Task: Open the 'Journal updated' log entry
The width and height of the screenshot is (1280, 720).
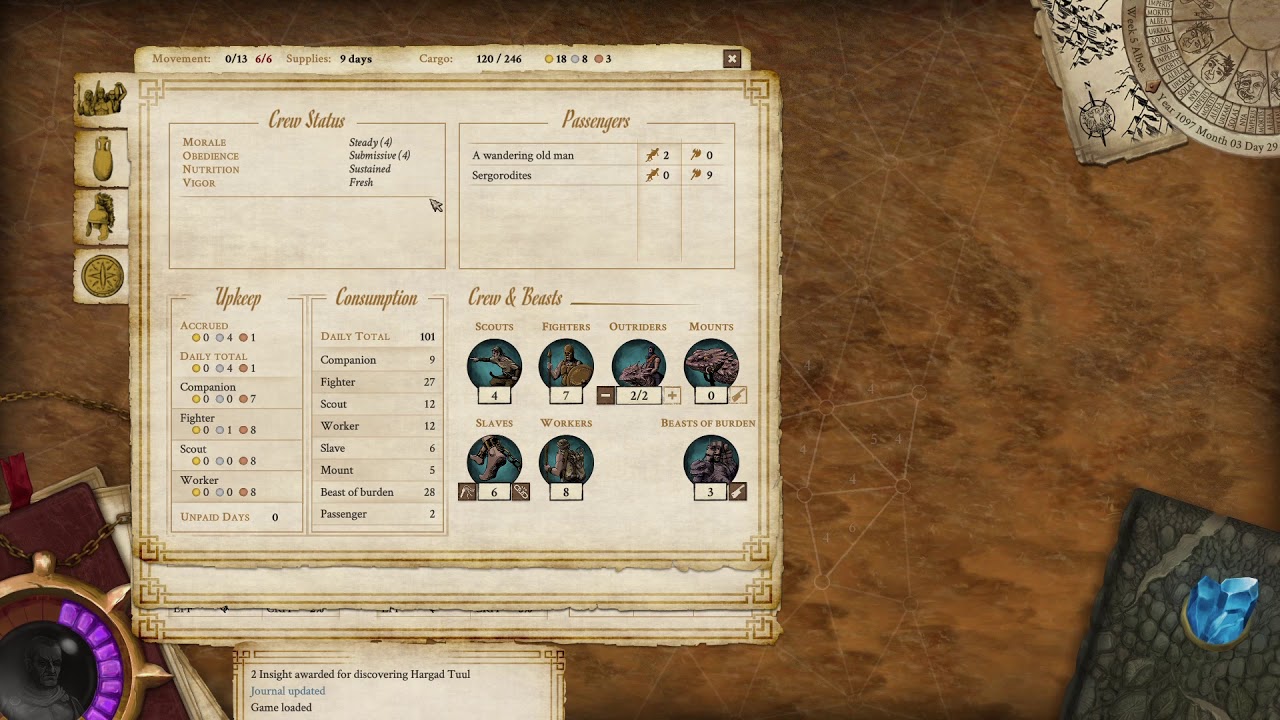Action: click(x=288, y=691)
